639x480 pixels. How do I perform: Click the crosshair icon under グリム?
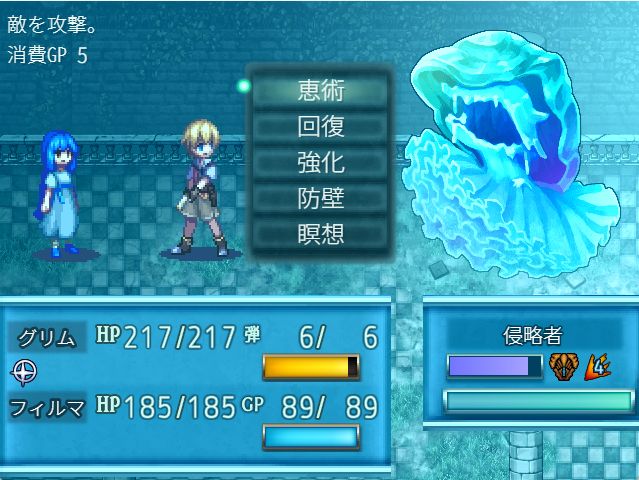coord(22,371)
